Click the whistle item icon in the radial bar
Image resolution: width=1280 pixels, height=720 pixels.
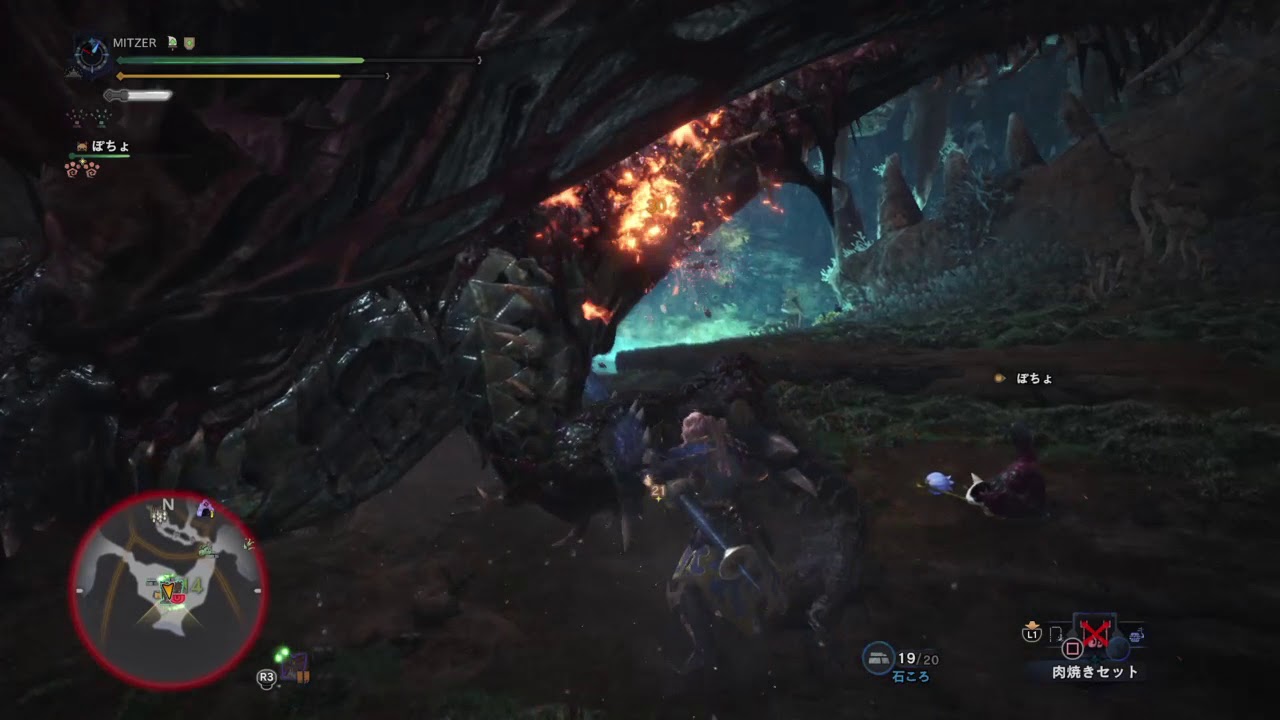1055,635
